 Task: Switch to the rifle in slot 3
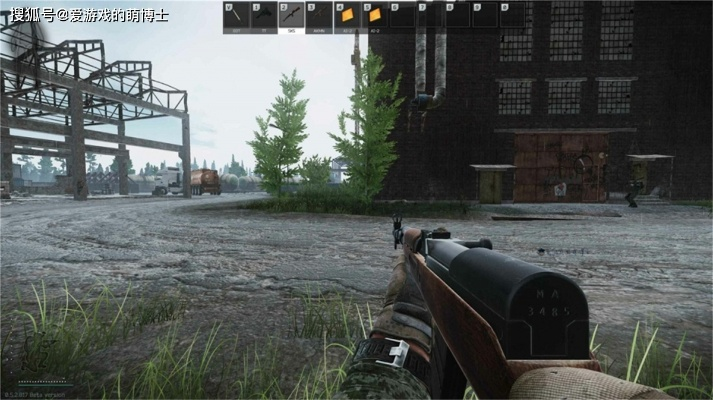pyautogui.click(x=319, y=17)
